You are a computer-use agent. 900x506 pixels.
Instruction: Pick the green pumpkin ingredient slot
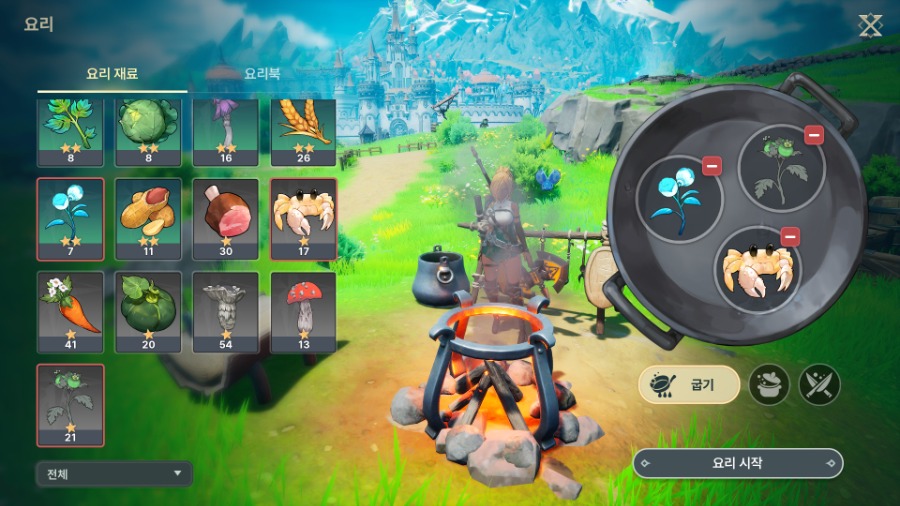(148, 312)
